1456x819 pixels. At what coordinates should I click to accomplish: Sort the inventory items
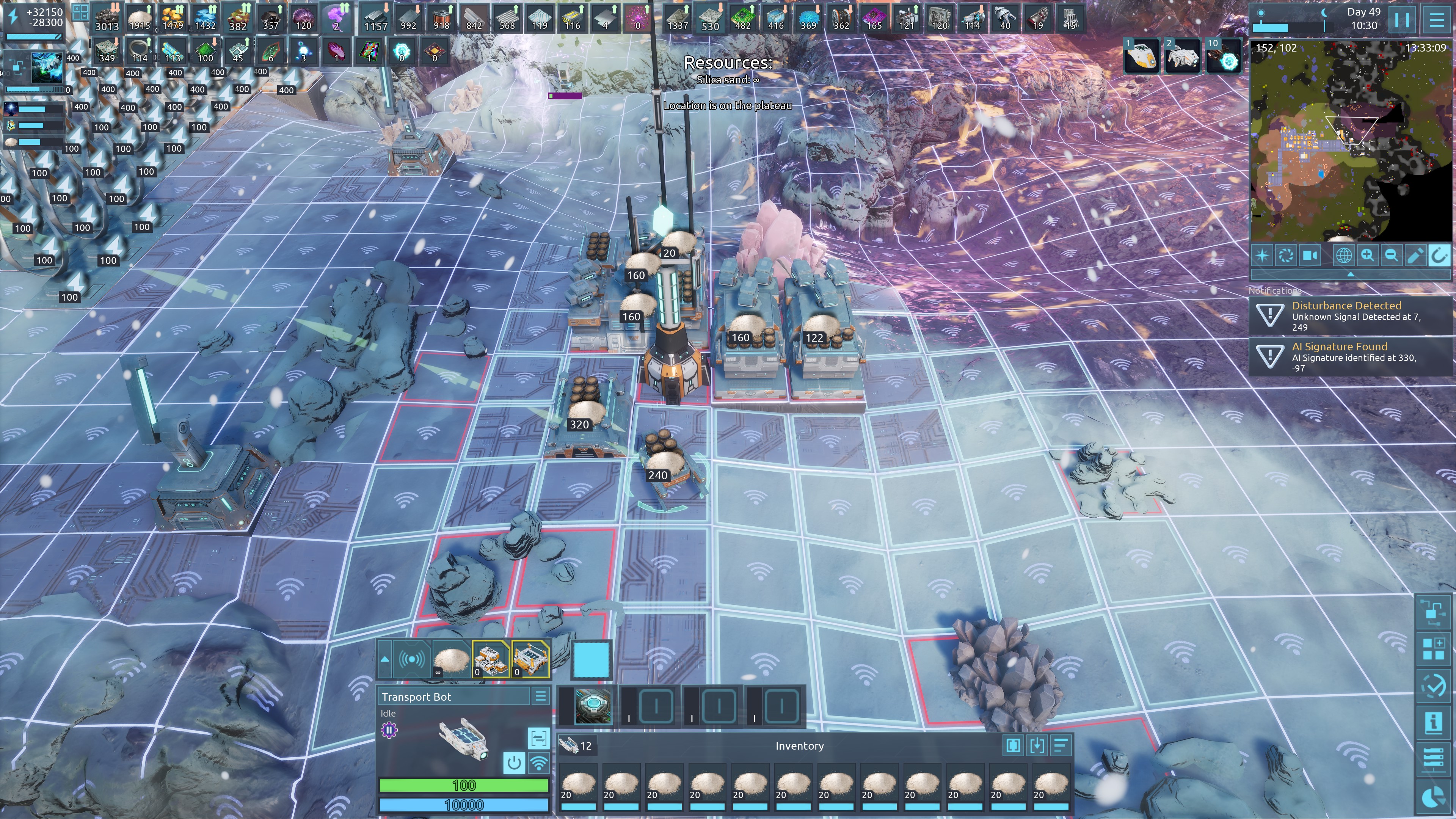[1061, 745]
